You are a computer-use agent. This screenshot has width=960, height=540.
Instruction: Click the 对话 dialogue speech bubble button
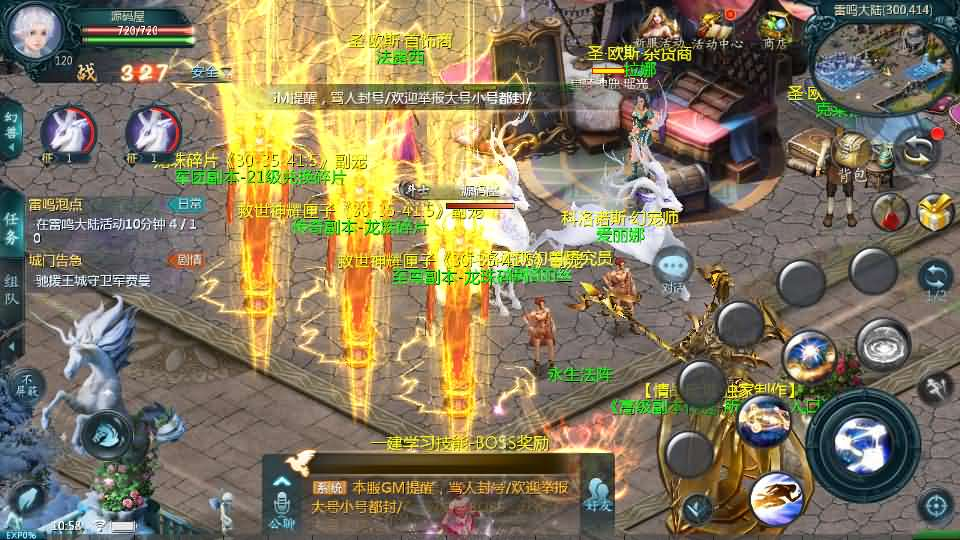point(674,270)
